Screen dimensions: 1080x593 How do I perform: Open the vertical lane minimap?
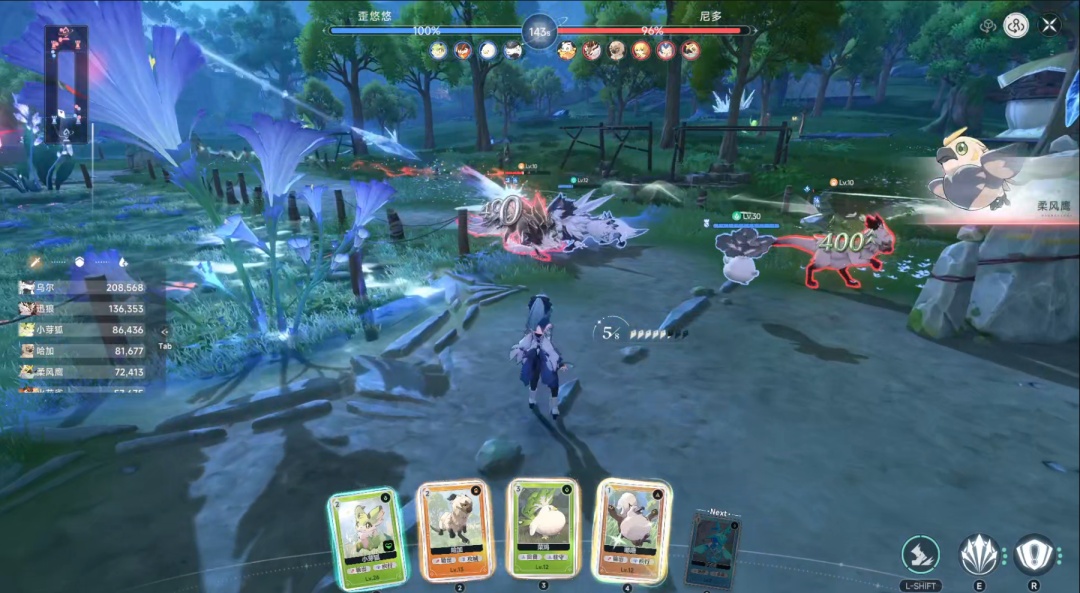tap(66, 82)
